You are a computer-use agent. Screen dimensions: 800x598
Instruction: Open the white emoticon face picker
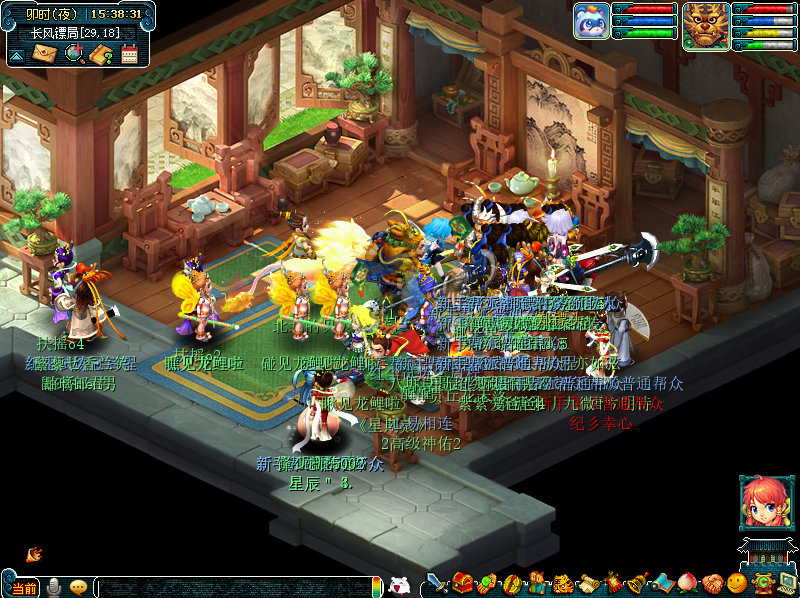399,586
